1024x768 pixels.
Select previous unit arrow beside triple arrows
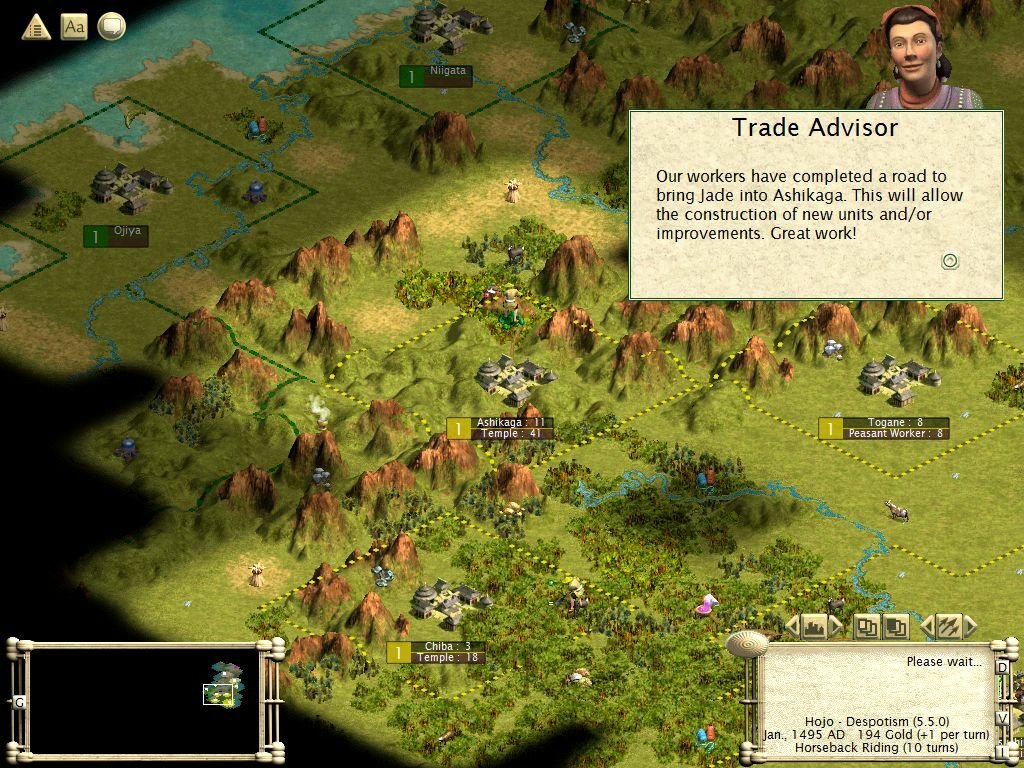click(x=926, y=627)
